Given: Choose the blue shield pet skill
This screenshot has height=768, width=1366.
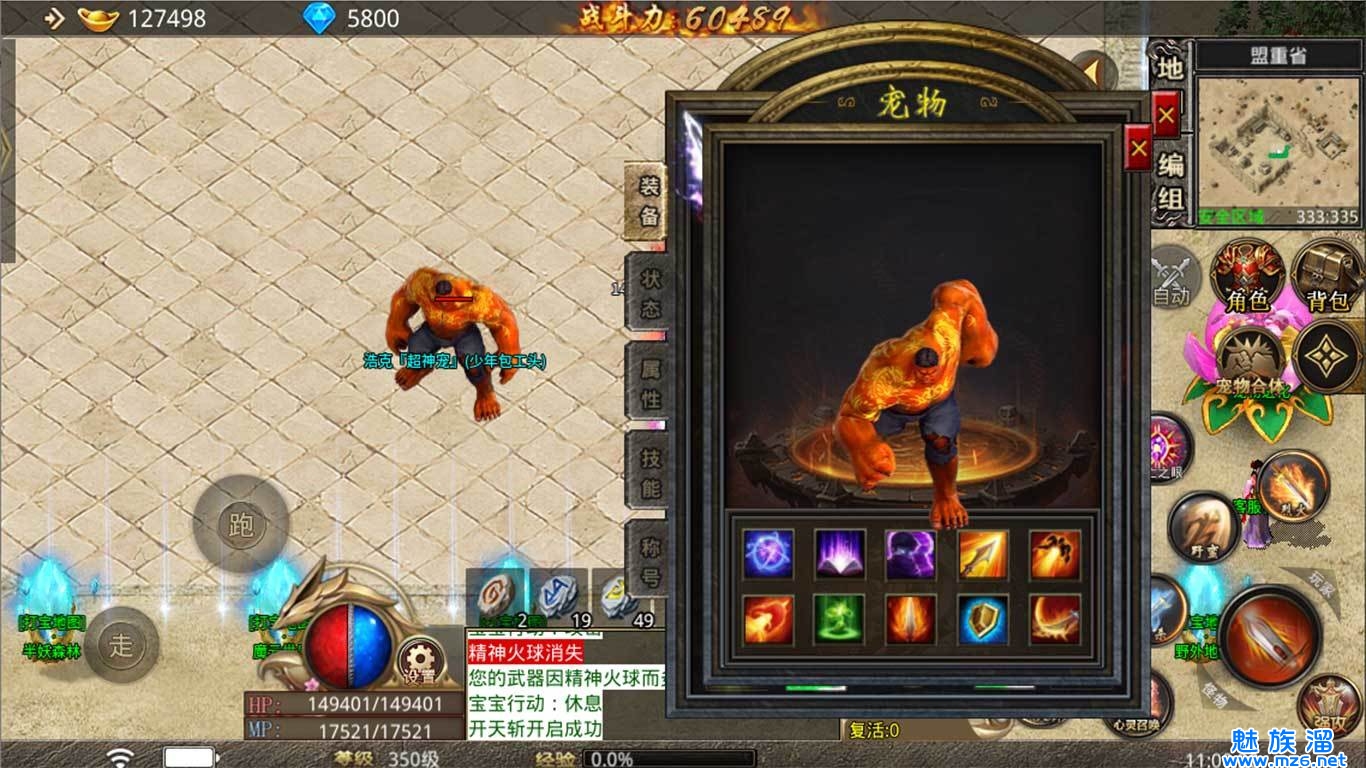Looking at the screenshot, I should pyautogui.click(x=983, y=620).
